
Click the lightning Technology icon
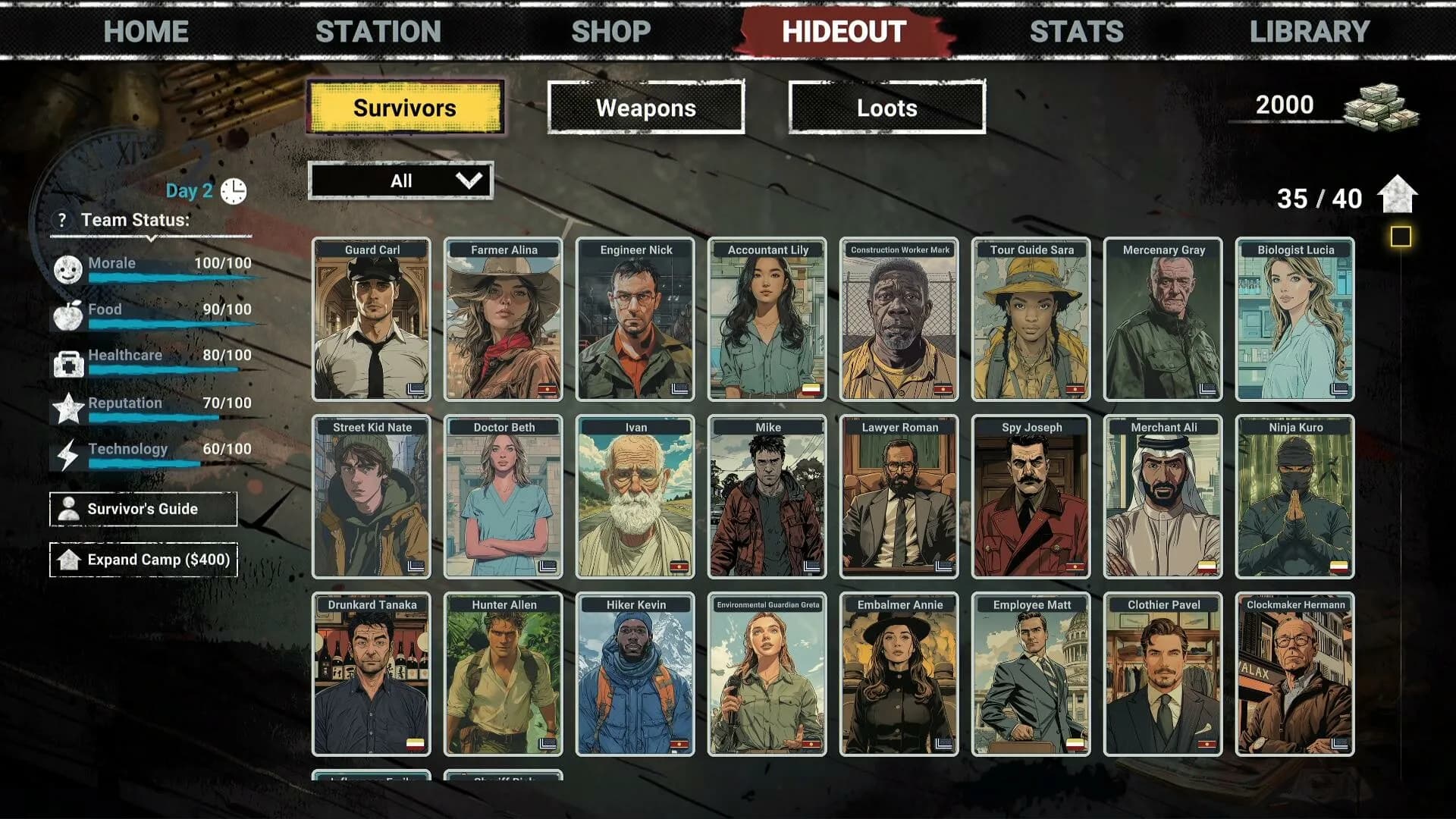point(71,454)
